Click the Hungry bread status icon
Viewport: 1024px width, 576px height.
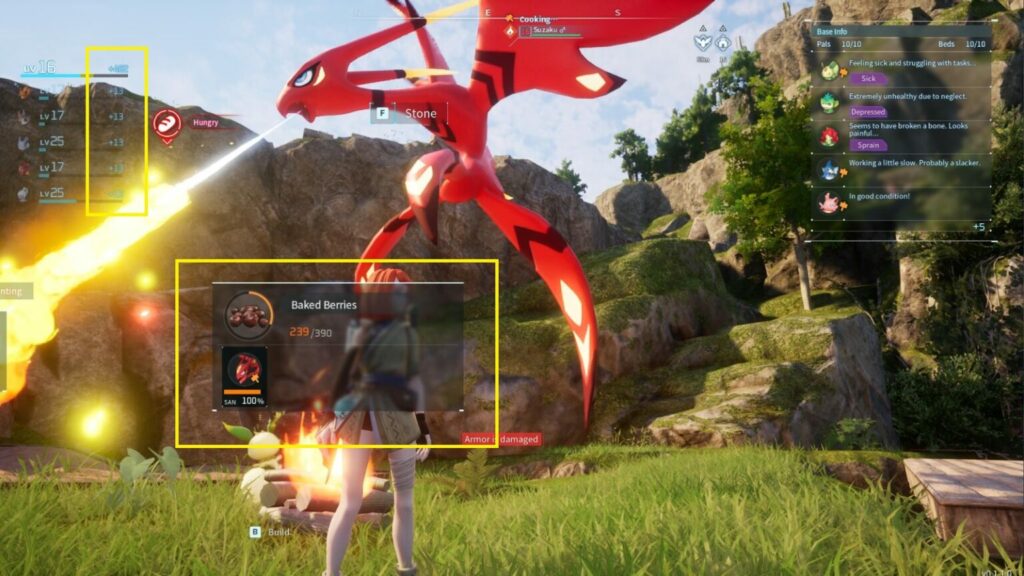tap(166, 124)
